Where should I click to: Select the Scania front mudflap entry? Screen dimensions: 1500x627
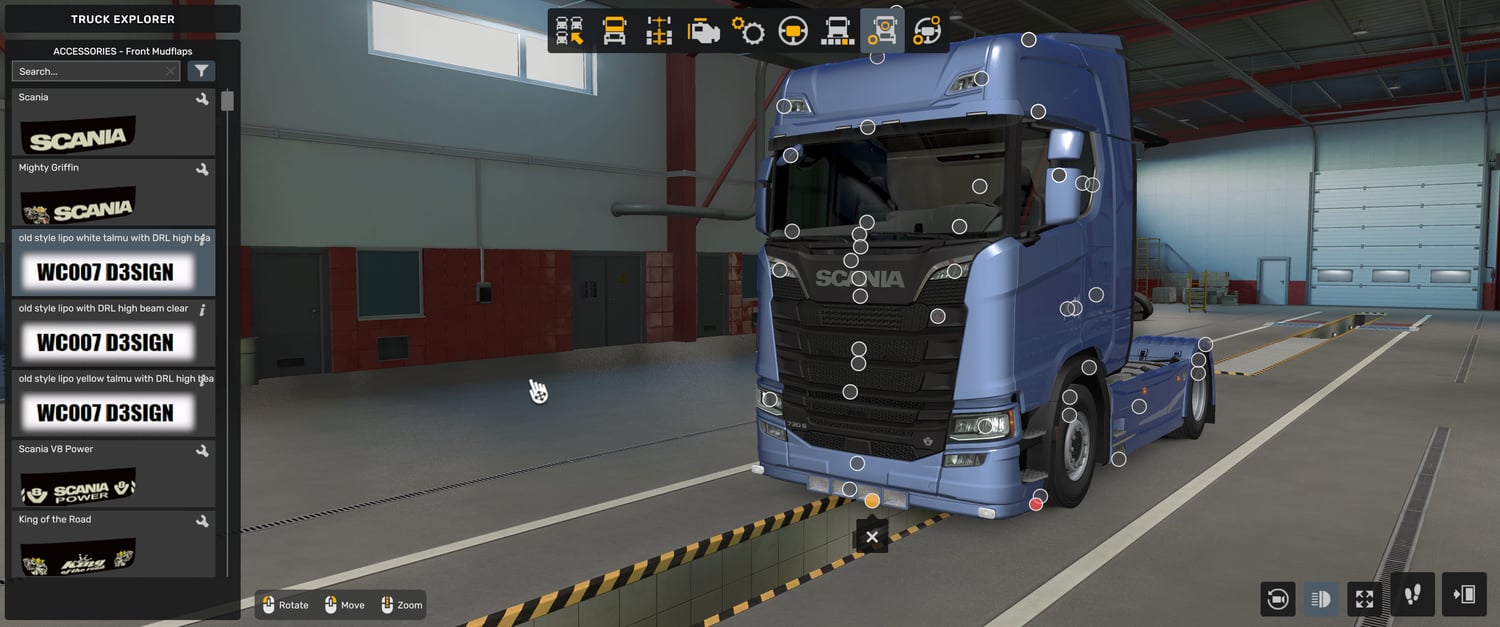click(113, 122)
